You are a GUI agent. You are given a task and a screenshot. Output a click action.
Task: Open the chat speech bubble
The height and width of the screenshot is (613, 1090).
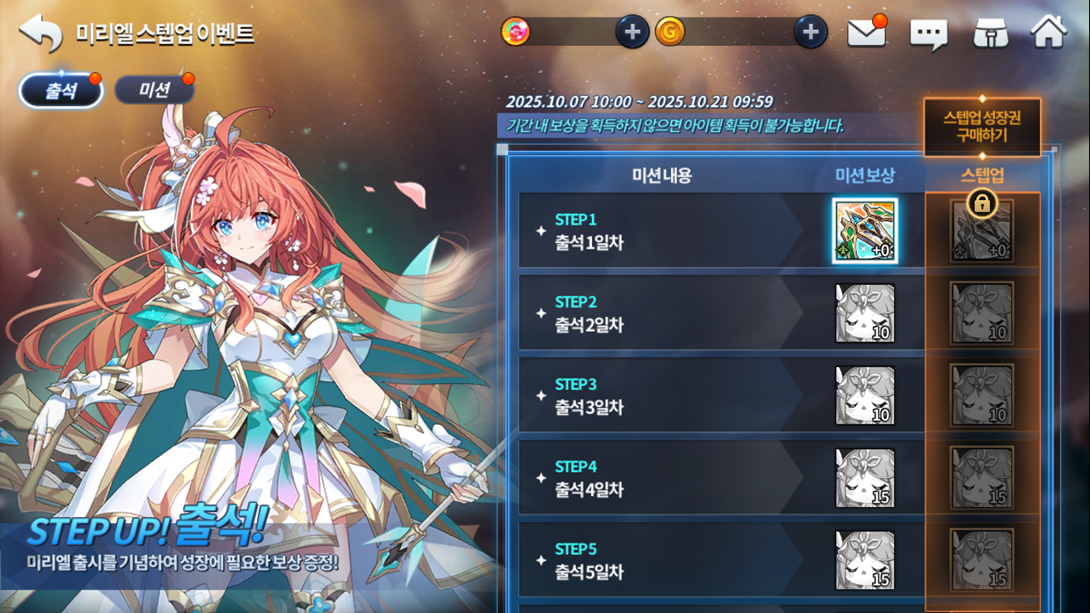click(928, 34)
